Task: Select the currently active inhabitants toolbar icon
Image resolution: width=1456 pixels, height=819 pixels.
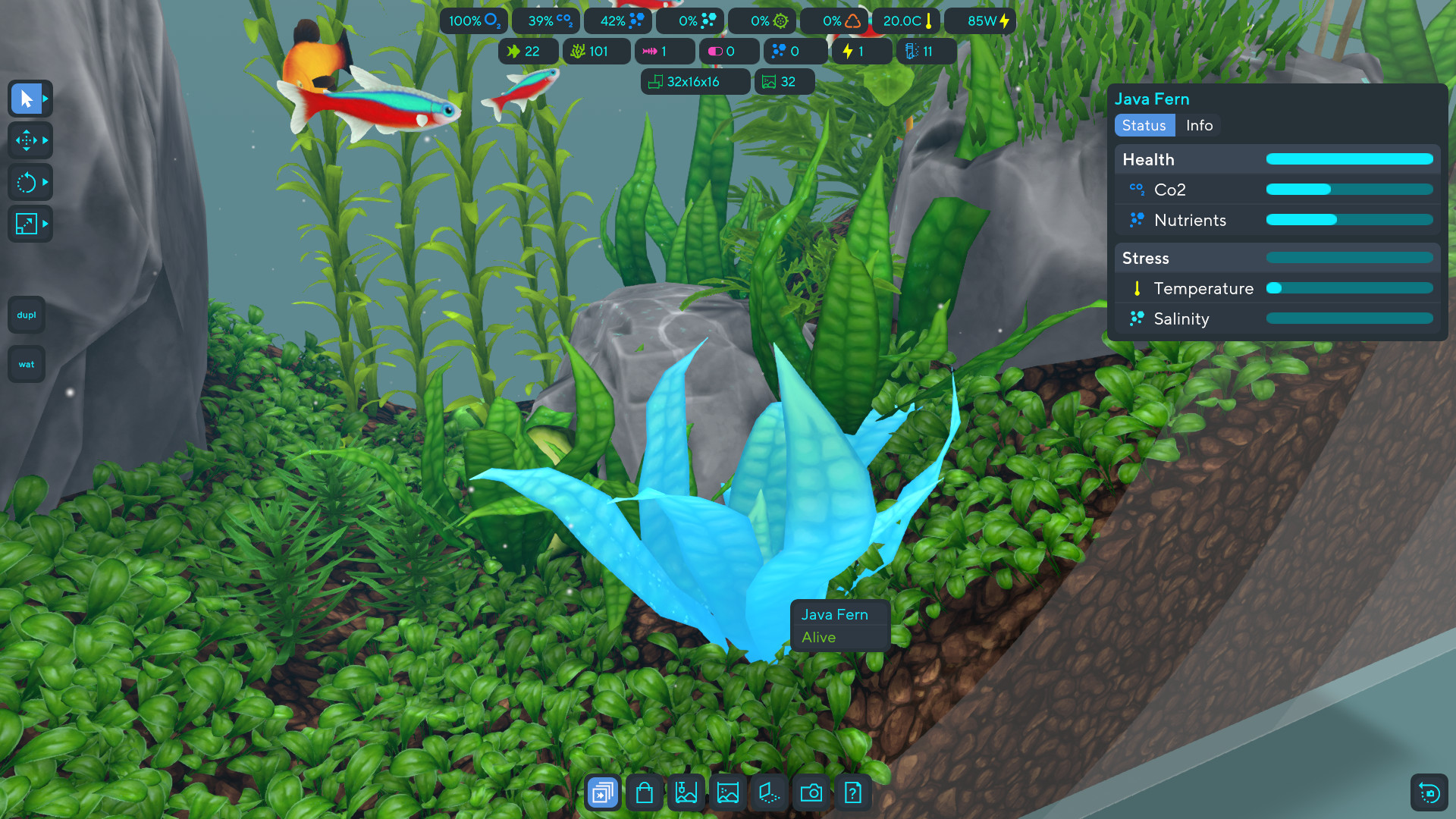Action: coord(601,792)
